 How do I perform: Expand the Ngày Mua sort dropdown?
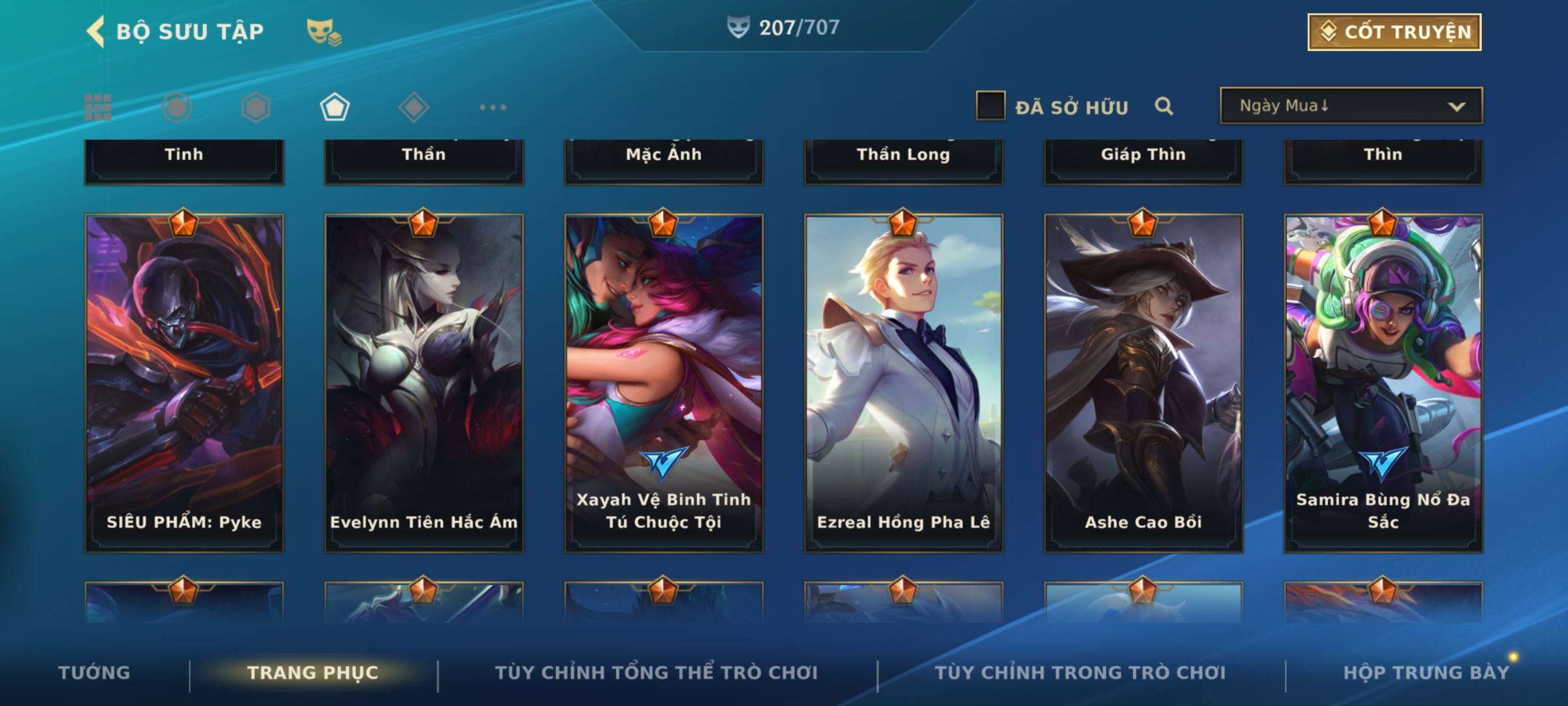click(x=1350, y=106)
